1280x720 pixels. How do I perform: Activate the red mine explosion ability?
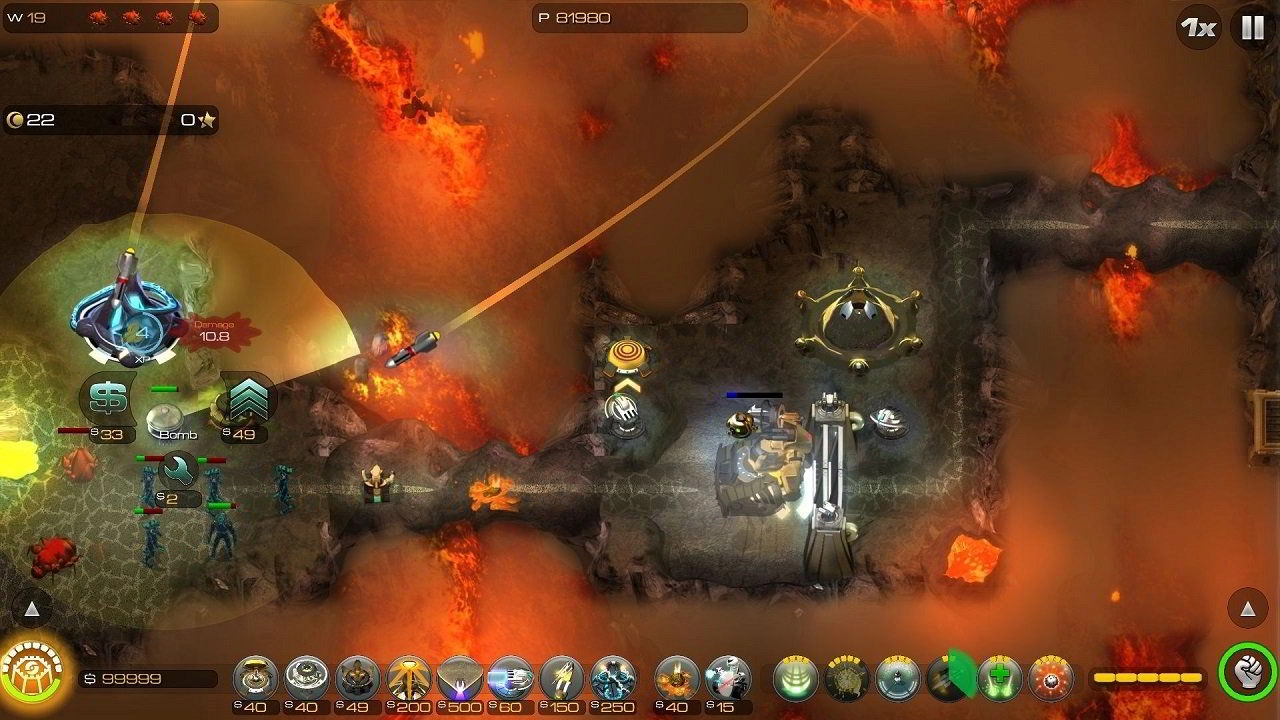[1050, 679]
